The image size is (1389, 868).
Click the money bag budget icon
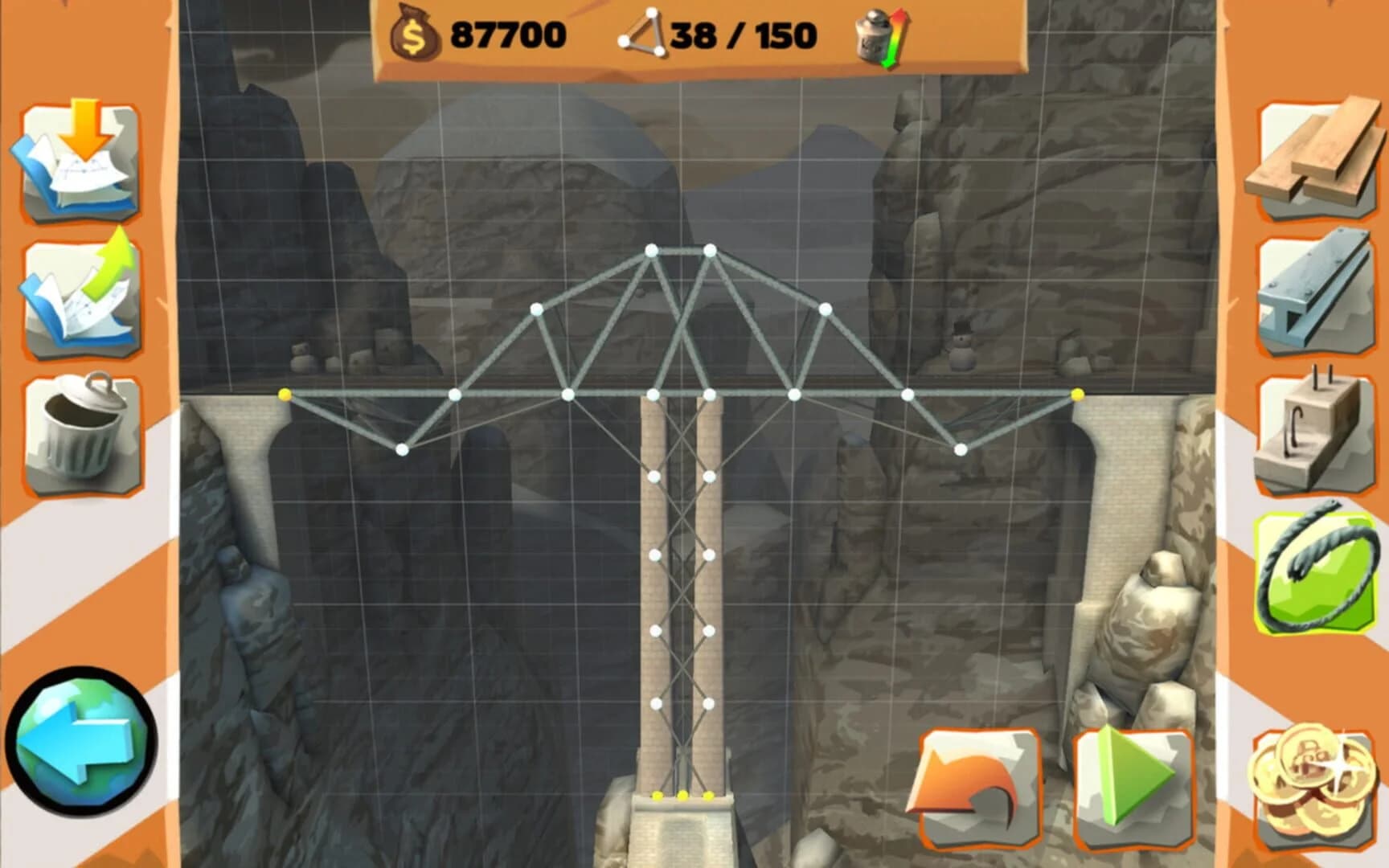[x=415, y=34]
